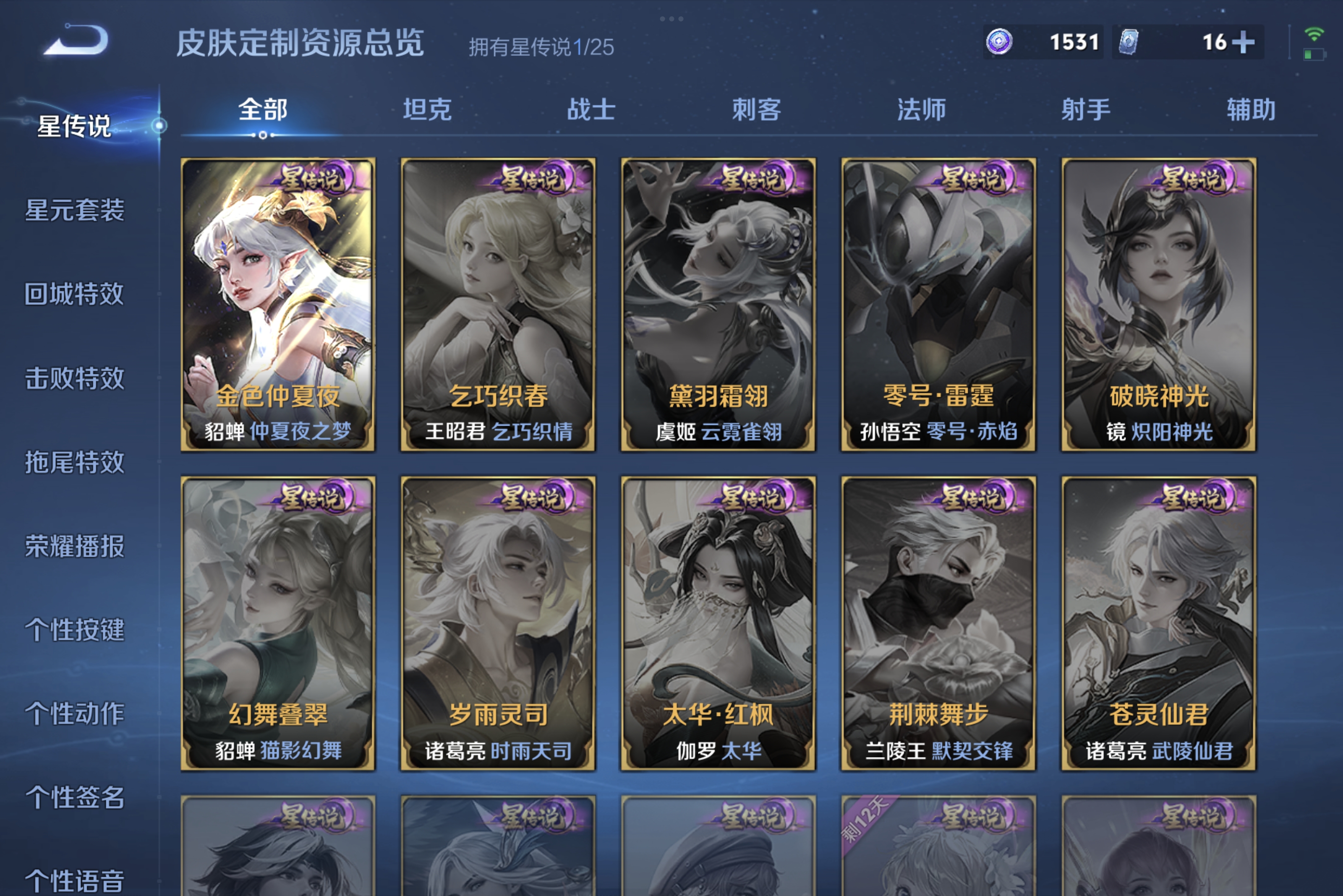This screenshot has height=896, width=1343.
Task: Open the 击败特效 section
Action: click(76, 380)
